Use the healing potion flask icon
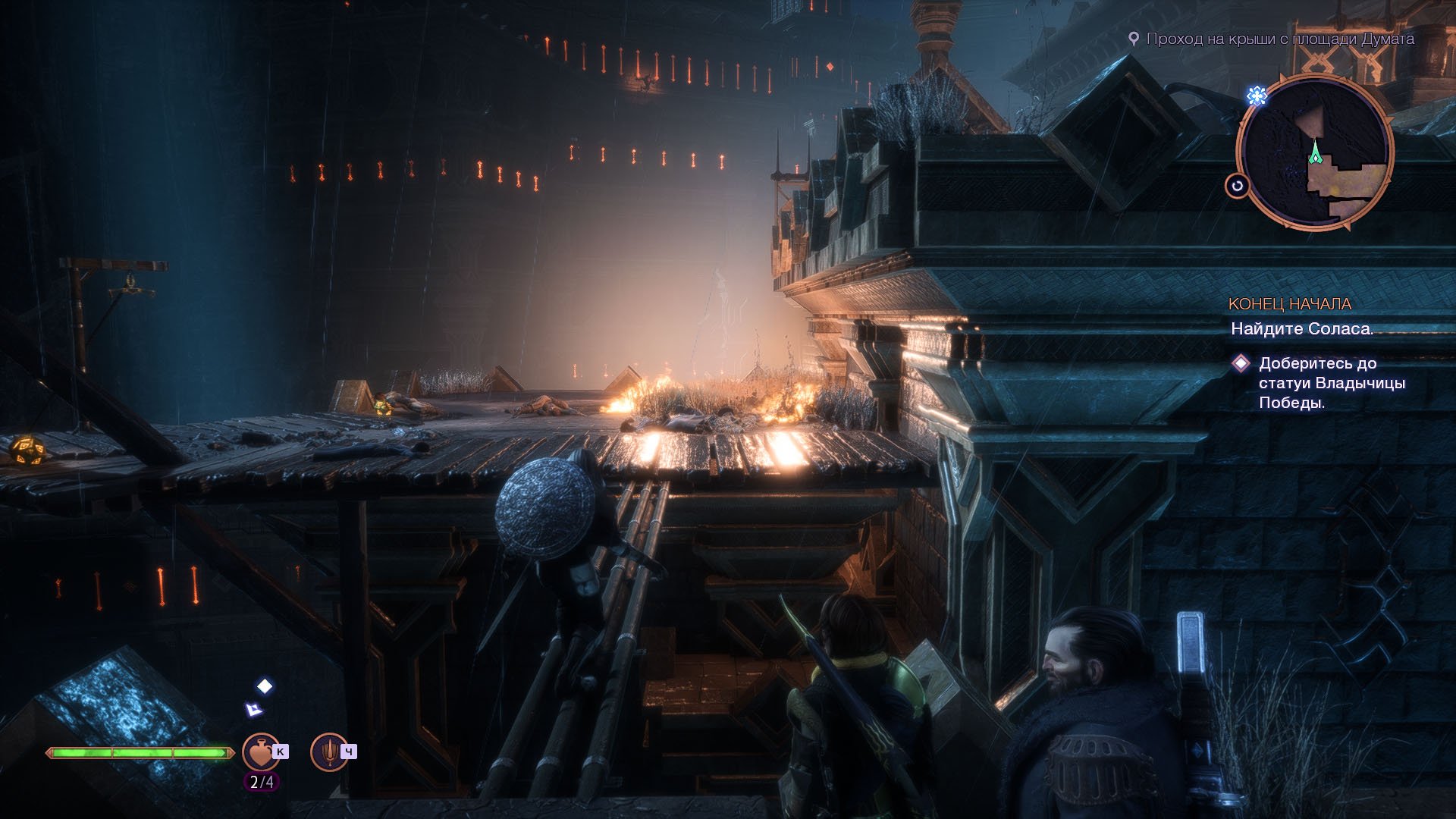This screenshot has height=819, width=1456. click(260, 752)
